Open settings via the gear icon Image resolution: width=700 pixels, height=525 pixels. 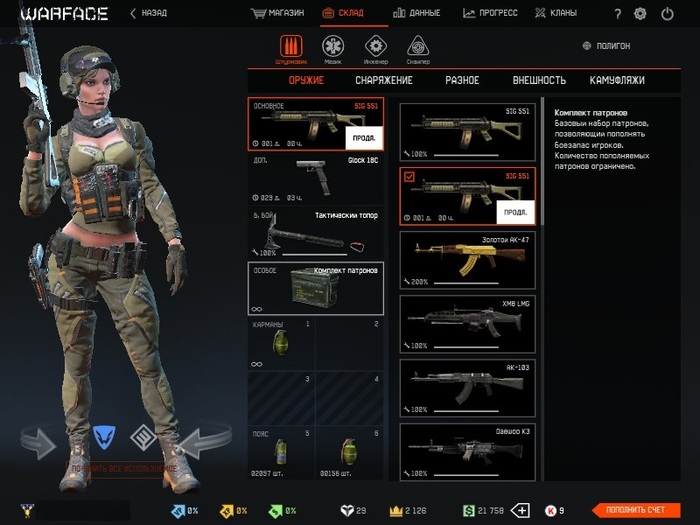640,14
